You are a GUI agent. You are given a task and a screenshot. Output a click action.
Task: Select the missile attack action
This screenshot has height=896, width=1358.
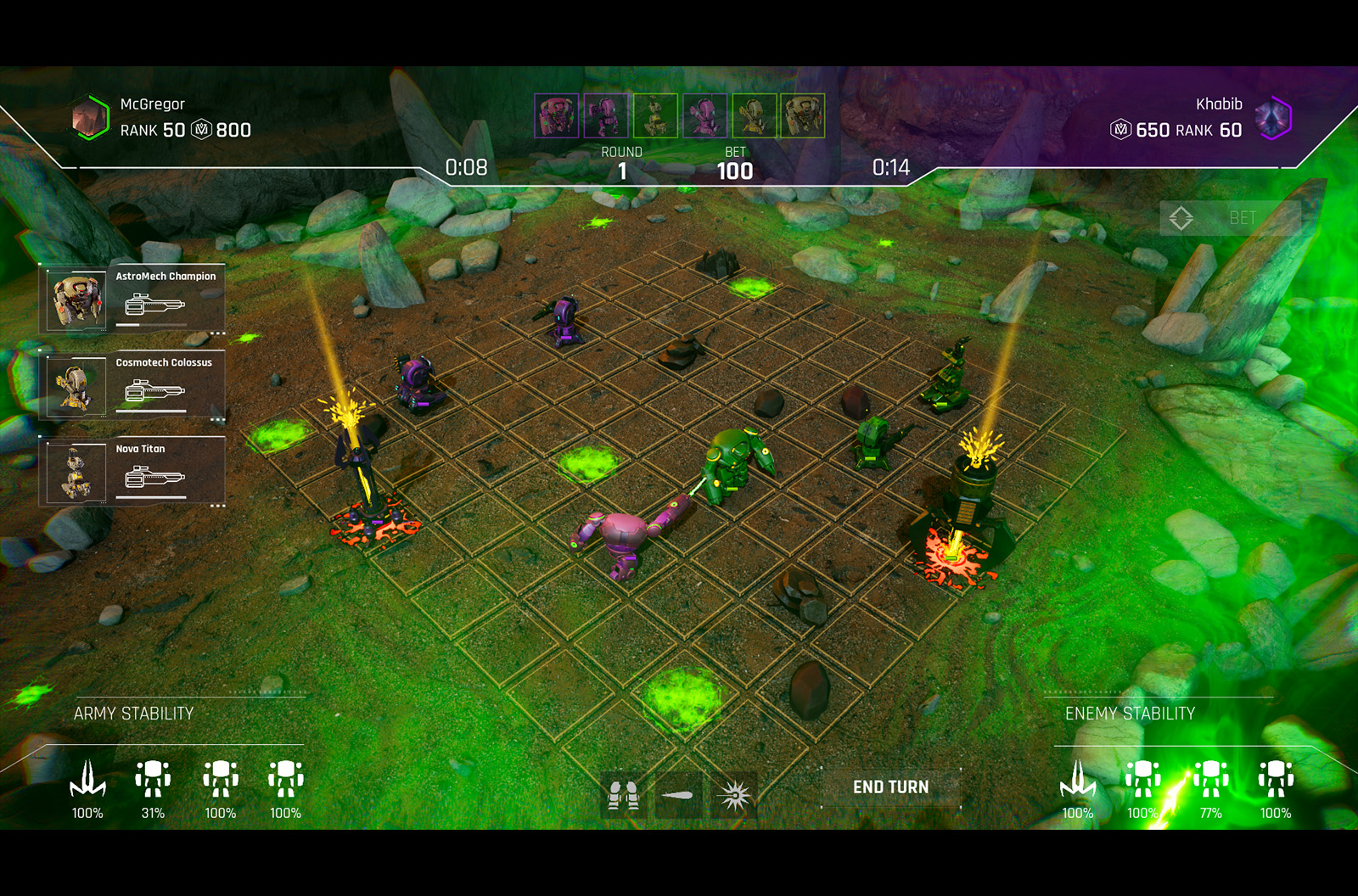coord(678,796)
